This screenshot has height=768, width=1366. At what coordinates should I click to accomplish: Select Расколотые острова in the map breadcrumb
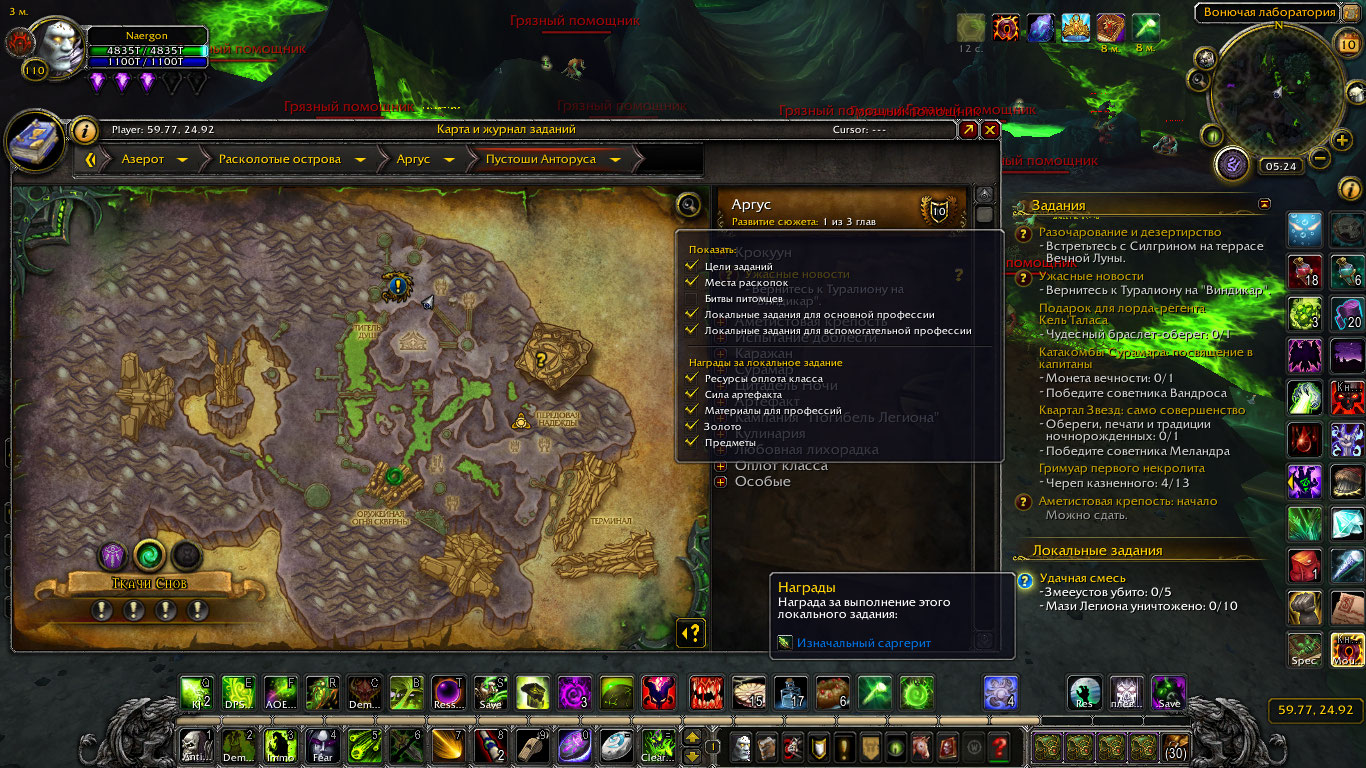click(x=279, y=159)
